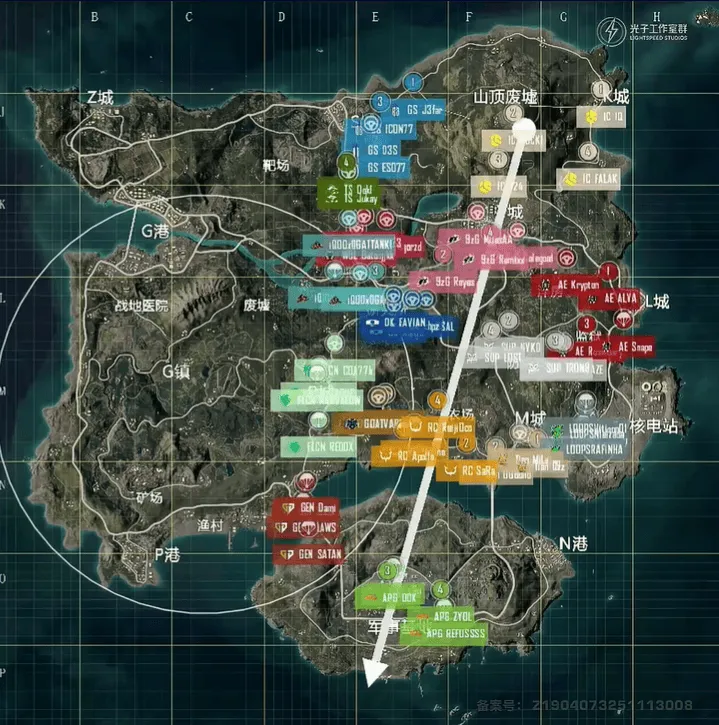Choose the GEN SATAN player label
The image size is (719, 725).
[x=309, y=553]
